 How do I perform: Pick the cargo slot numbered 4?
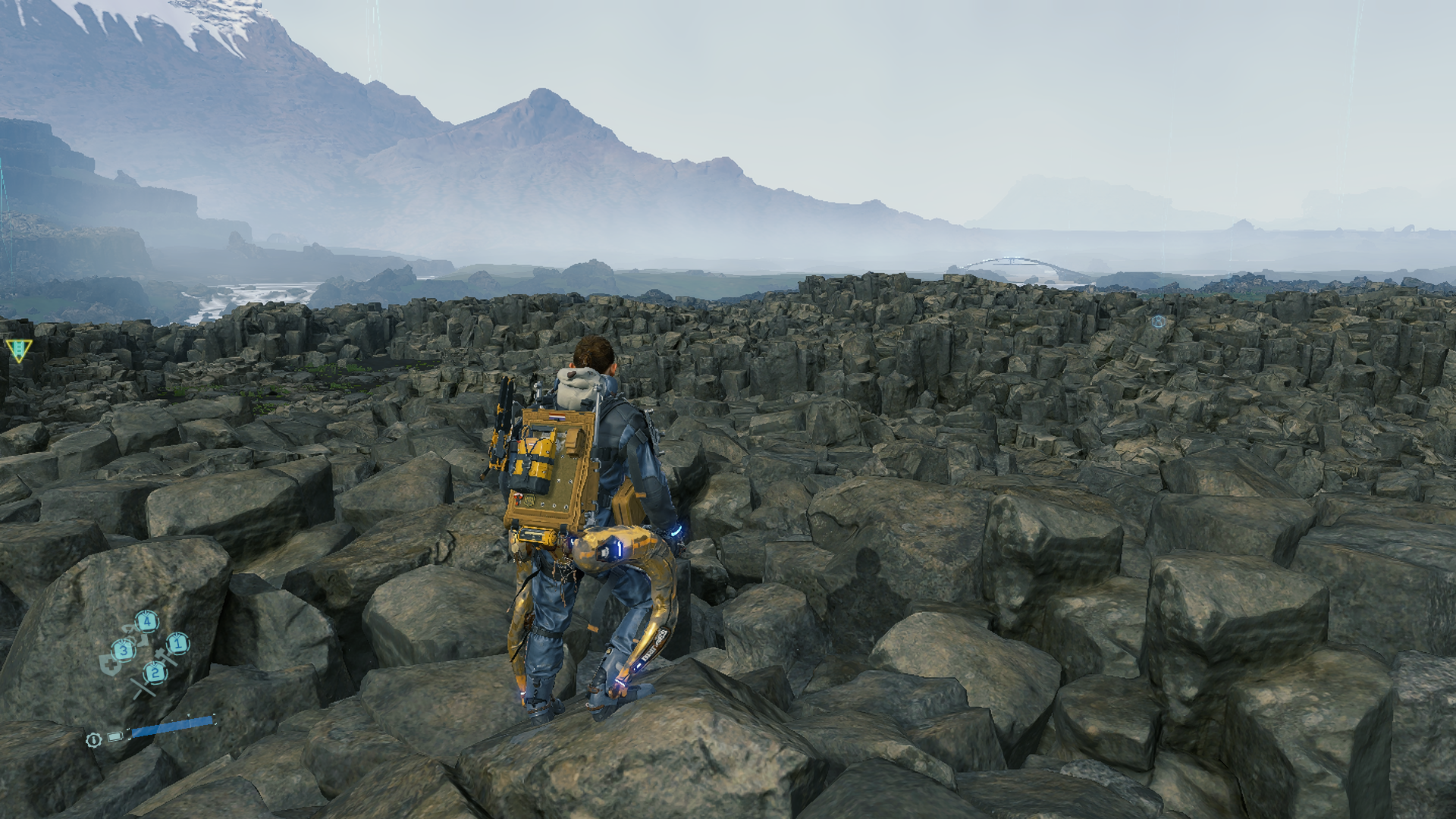(147, 623)
